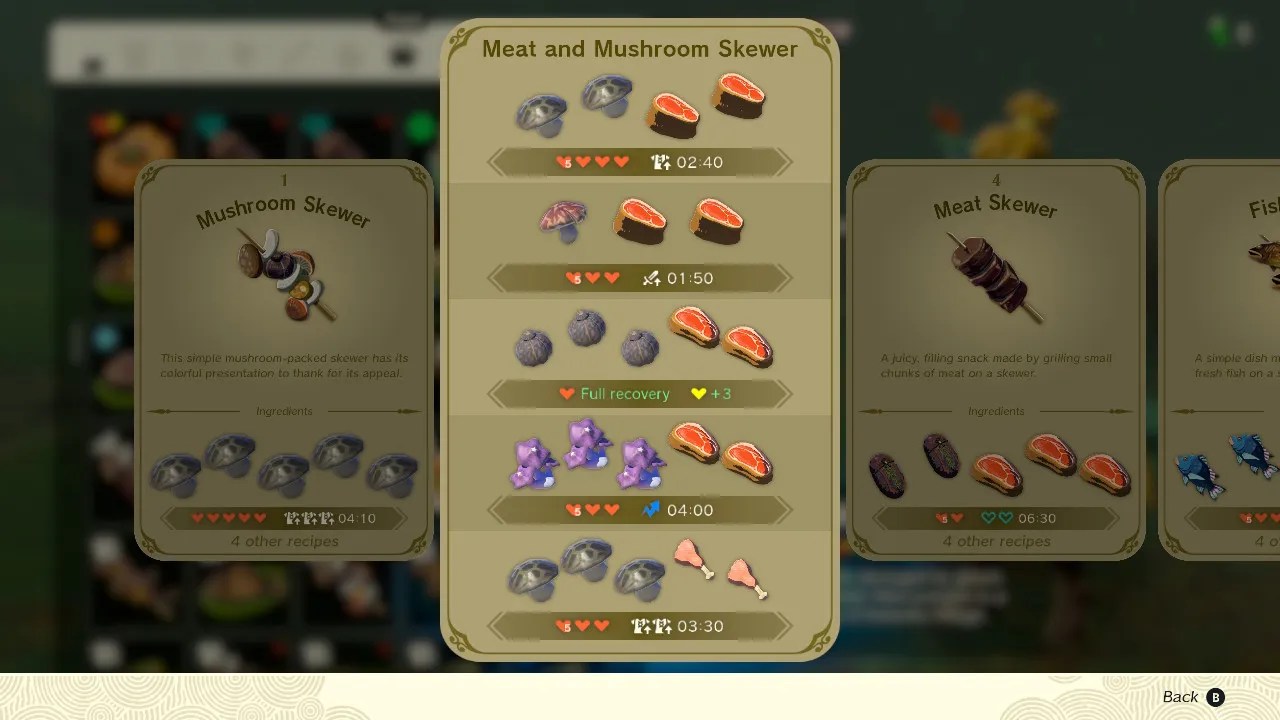Open the 4 other recipes link under Mushroom Skewer
Screen dimensions: 1280x720
[284, 541]
